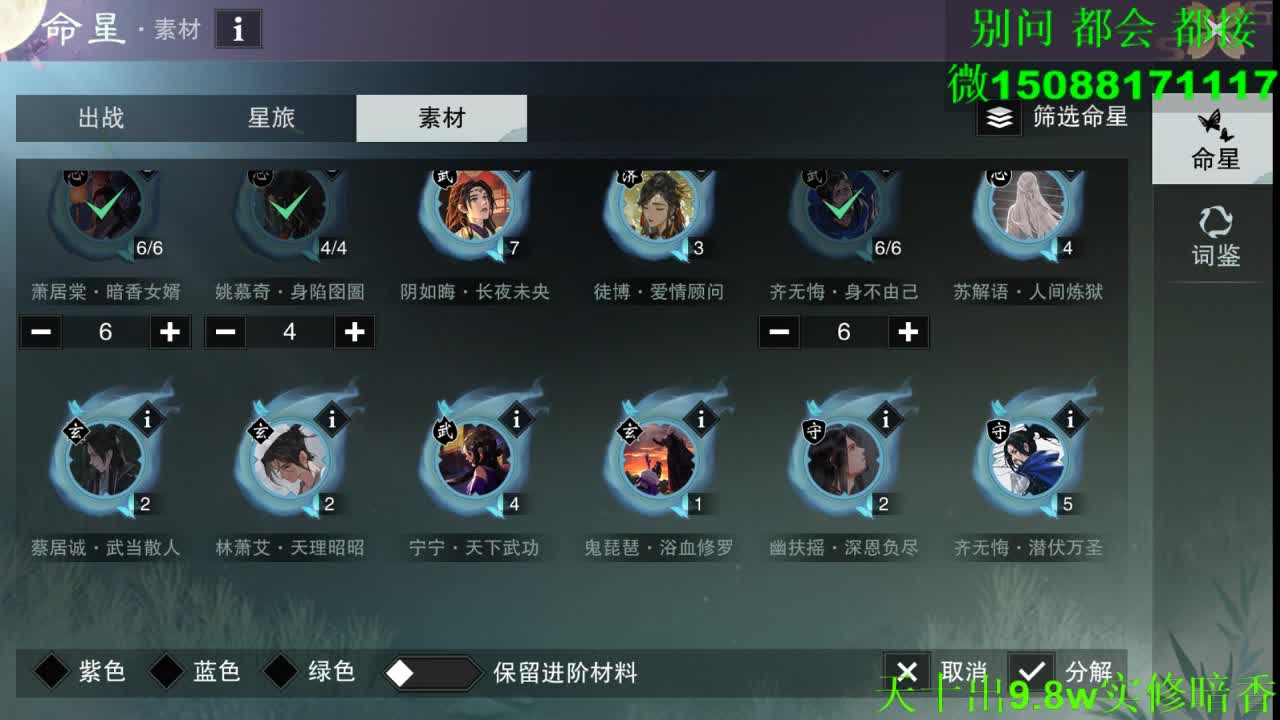
Task: Open info for 幽扶摇·深恩负尽 card
Action: 884,420
